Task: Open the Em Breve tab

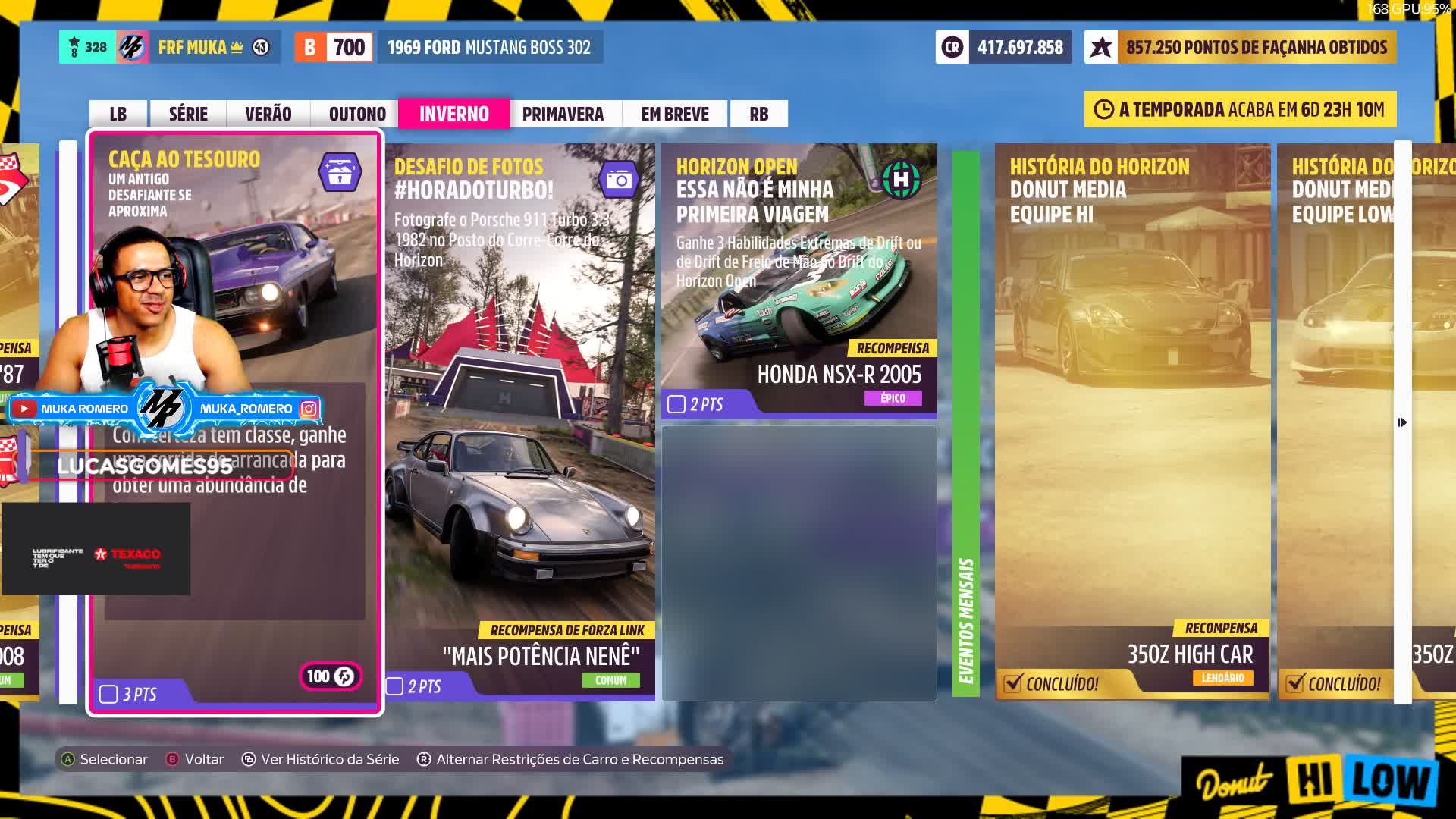Action: (x=675, y=114)
